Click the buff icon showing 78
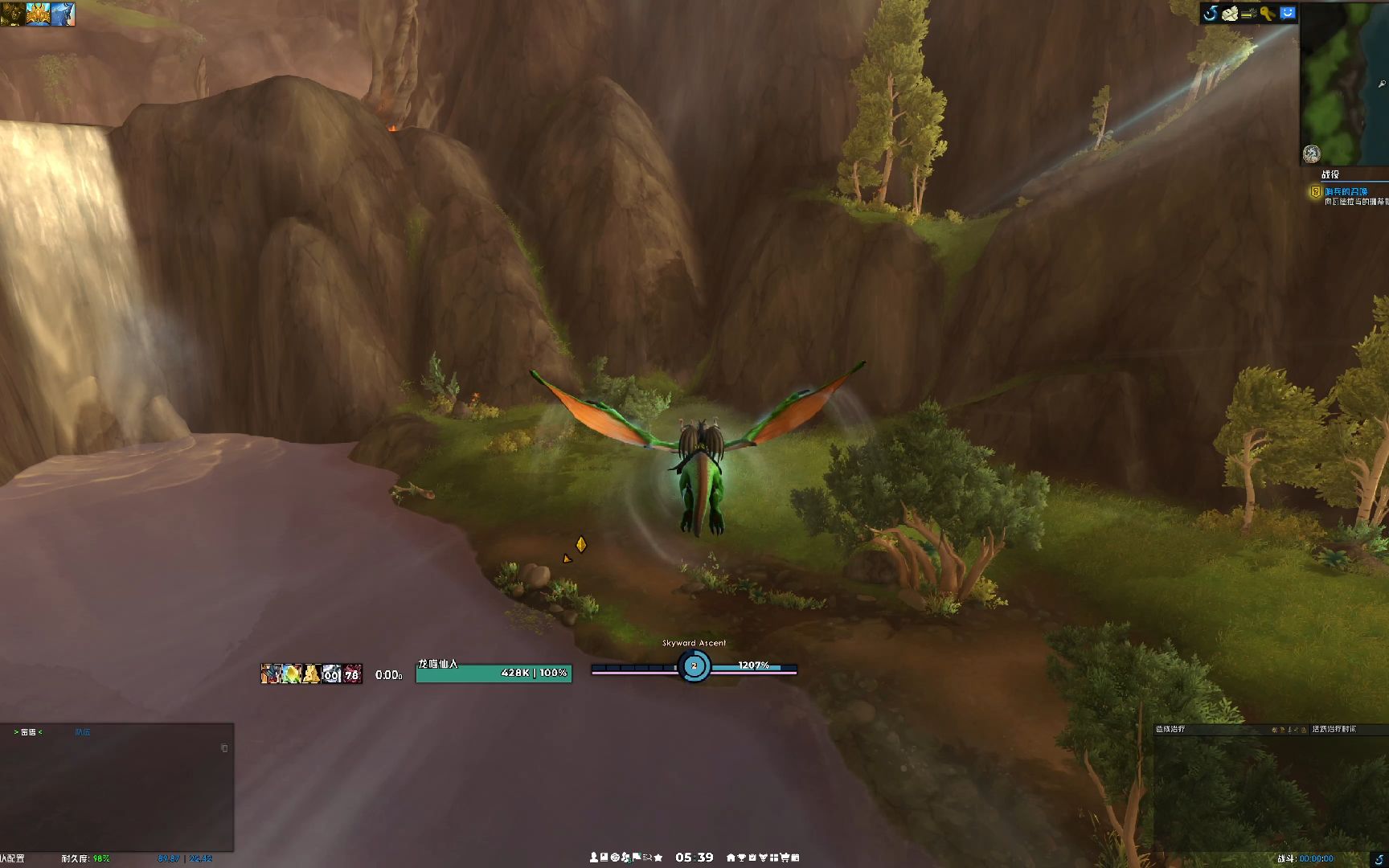Viewport: 1389px width, 868px height. 352,674
